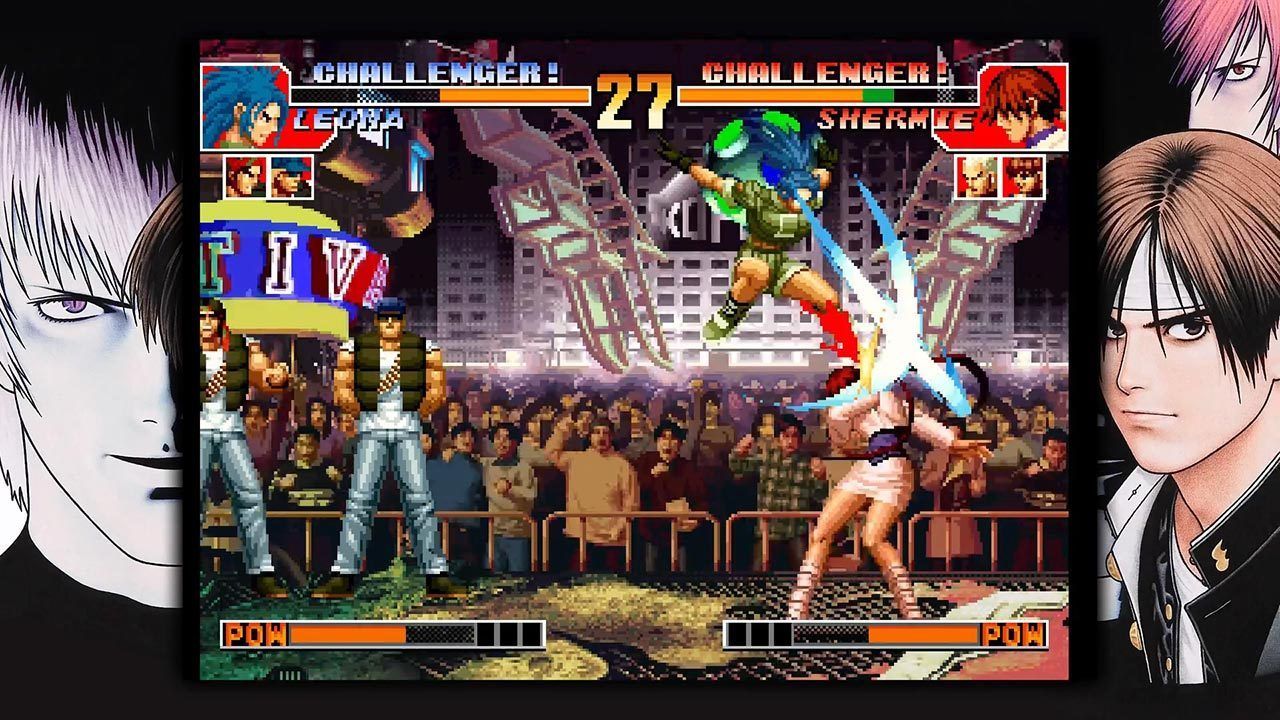
Task: Click the green section of Shermie's health bar
Action: point(880,96)
